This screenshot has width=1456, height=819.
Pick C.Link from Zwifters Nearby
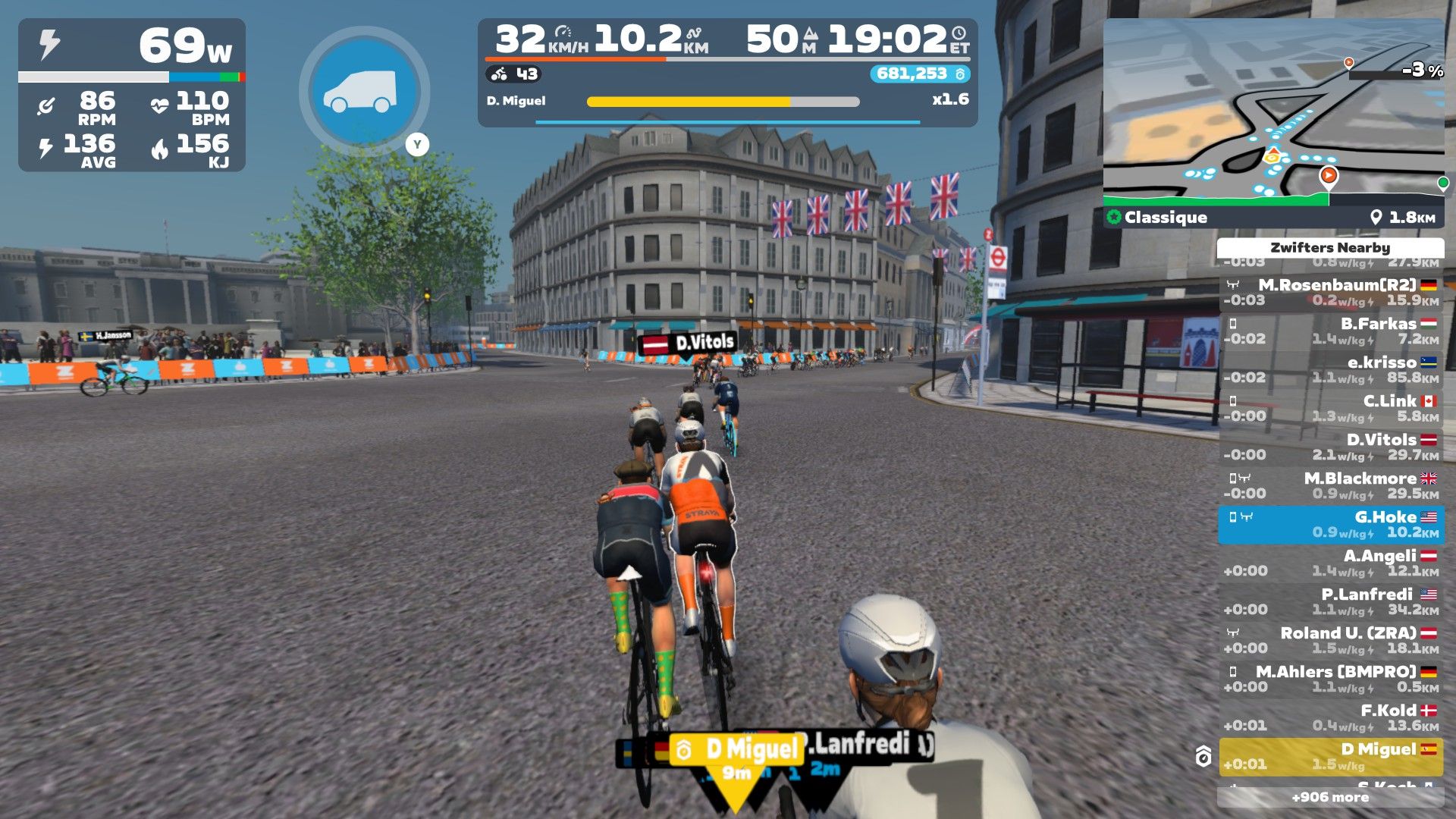click(1331, 409)
